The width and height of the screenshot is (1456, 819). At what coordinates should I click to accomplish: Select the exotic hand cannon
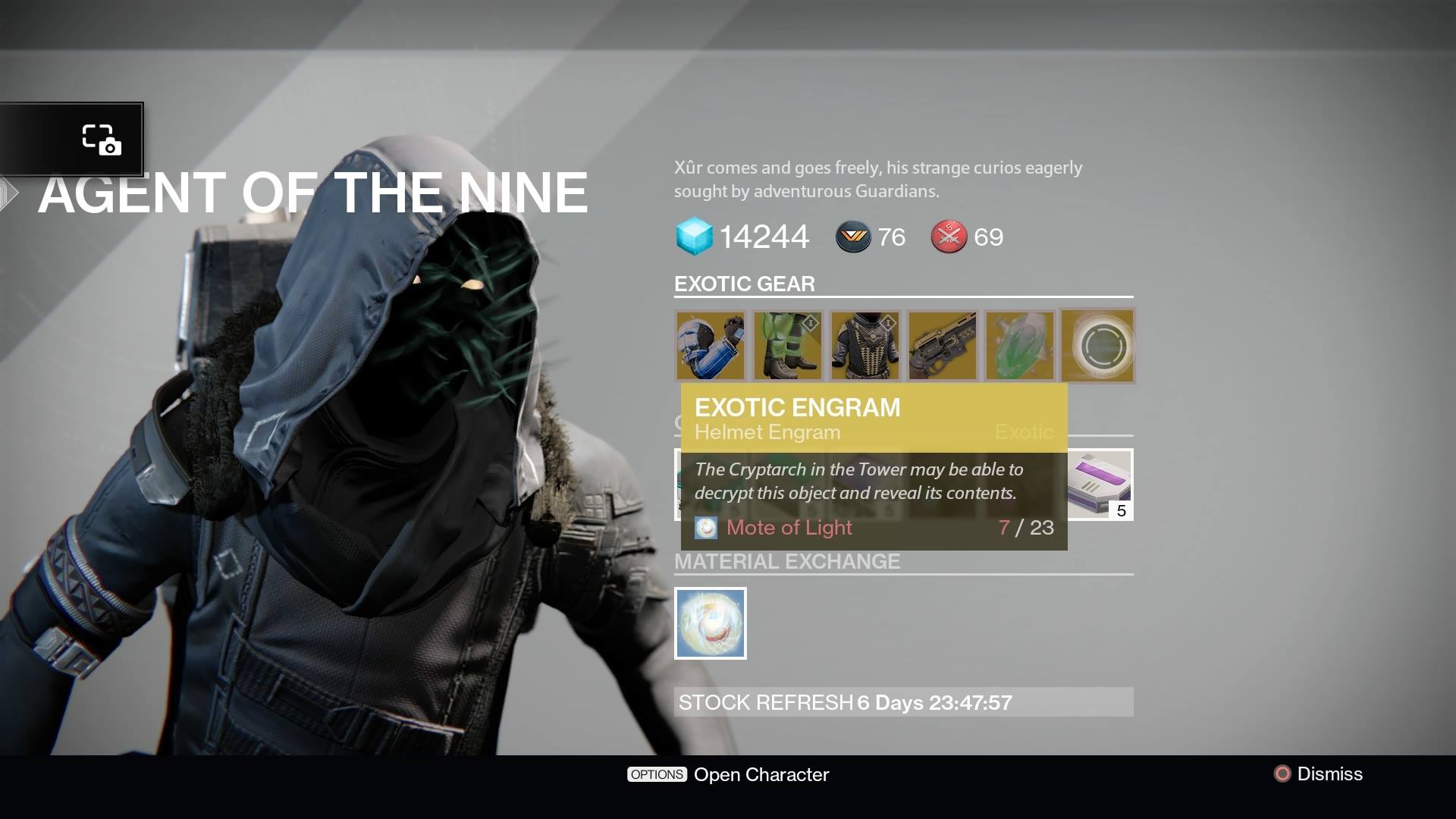(943, 346)
